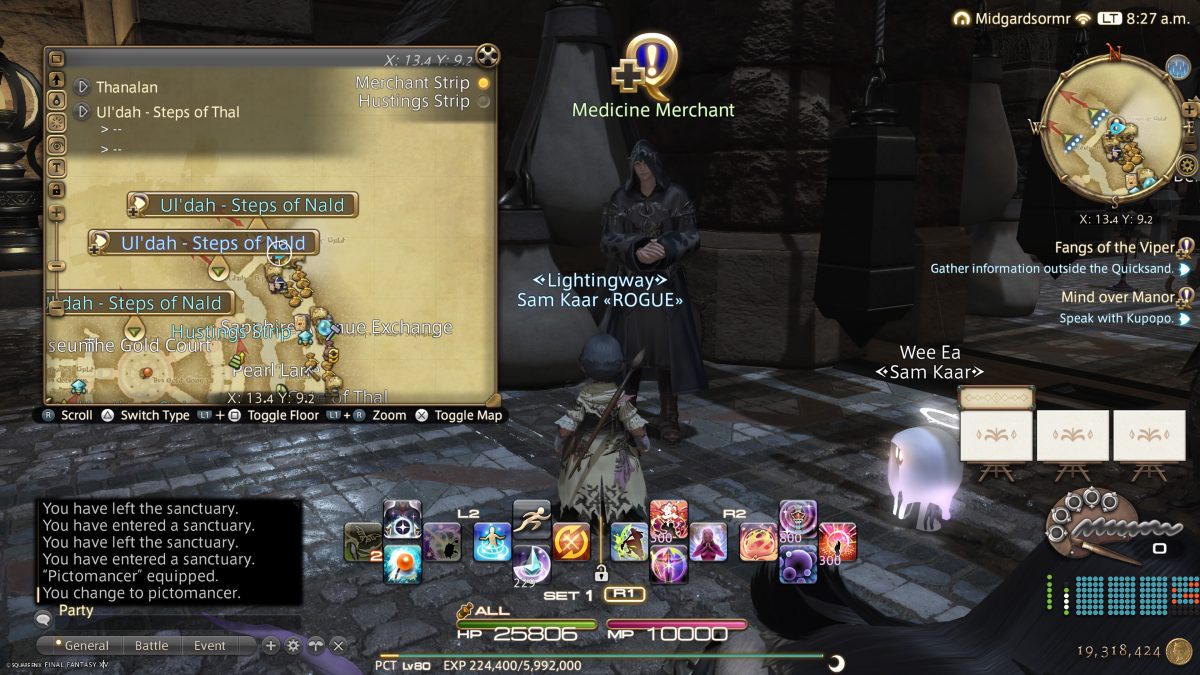Close the chat log with its X button
The height and width of the screenshot is (675, 1200).
(x=339, y=645)
